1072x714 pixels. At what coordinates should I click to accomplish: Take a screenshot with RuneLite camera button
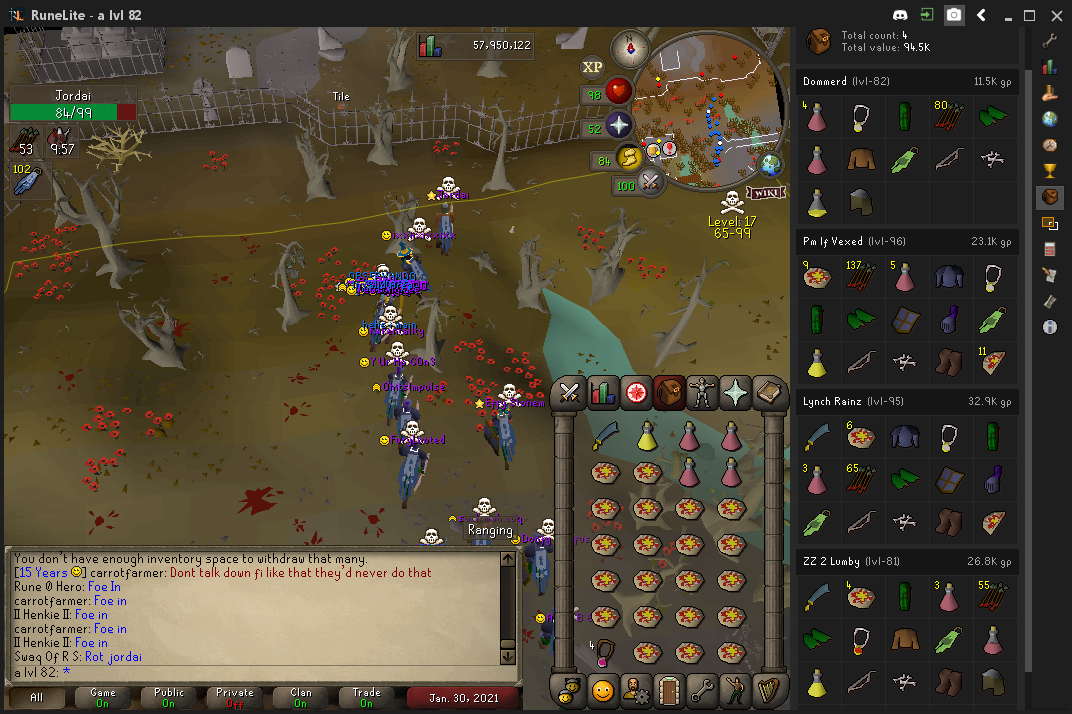954,15
